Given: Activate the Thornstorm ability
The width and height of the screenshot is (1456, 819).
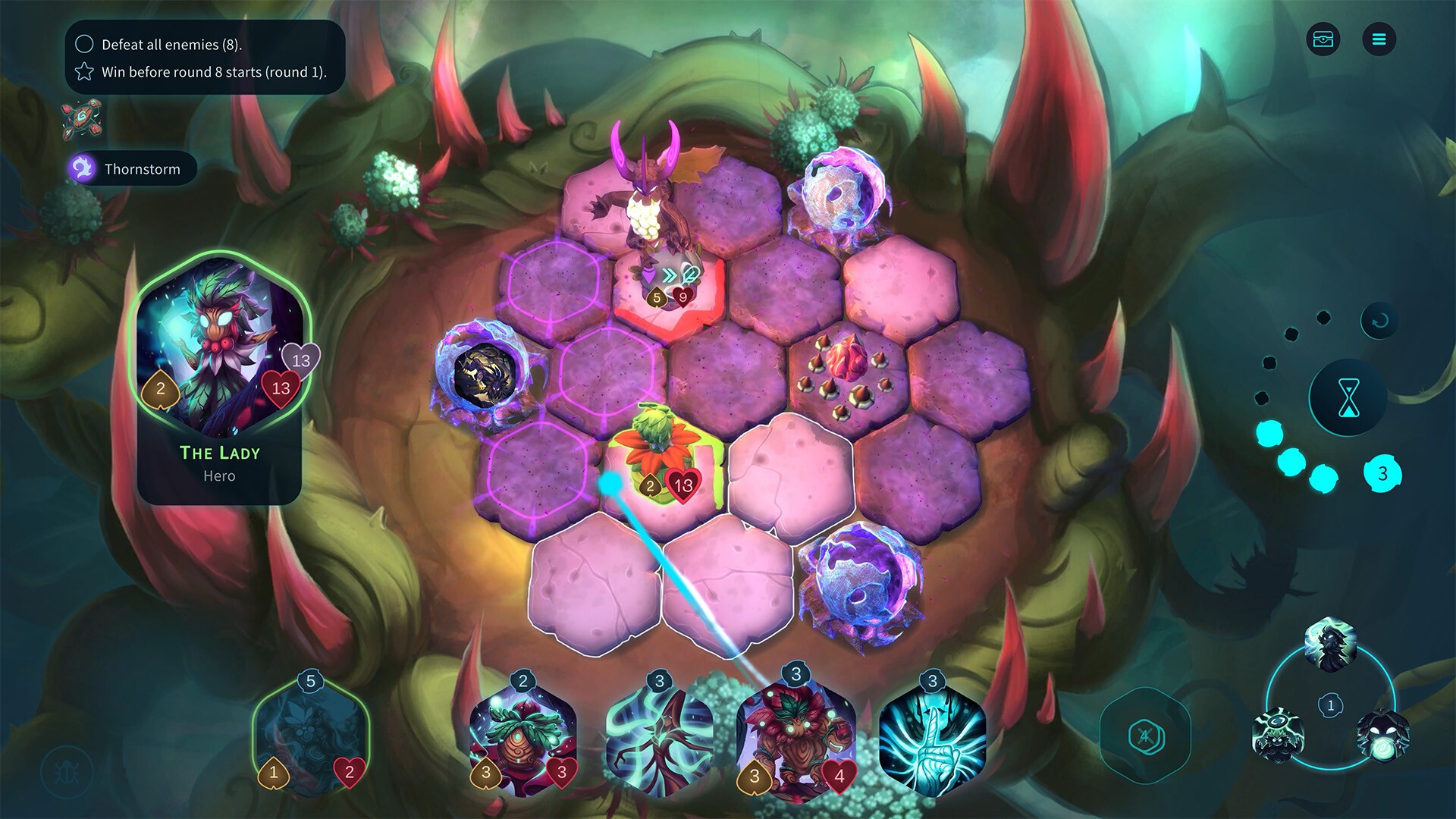Looking at the screenshot, I should 133,168.
